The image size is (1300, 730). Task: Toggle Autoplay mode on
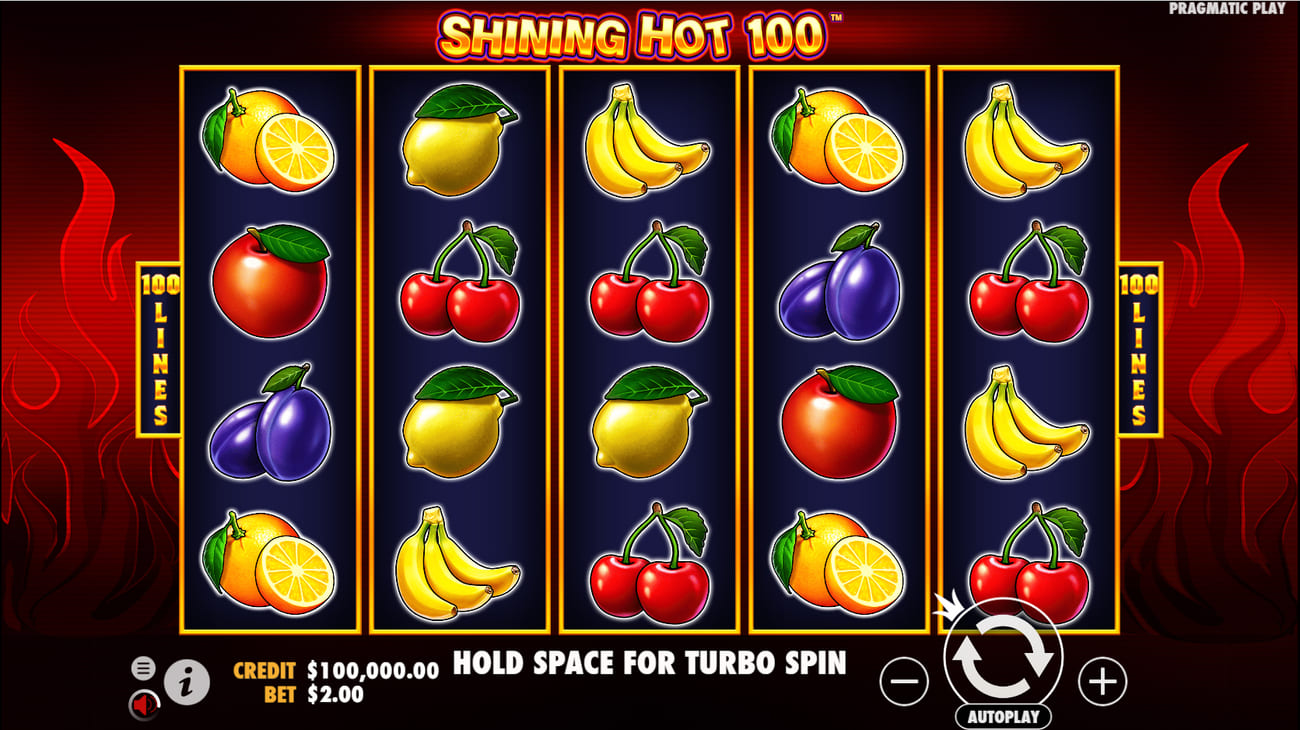[x=1003, y=716]
